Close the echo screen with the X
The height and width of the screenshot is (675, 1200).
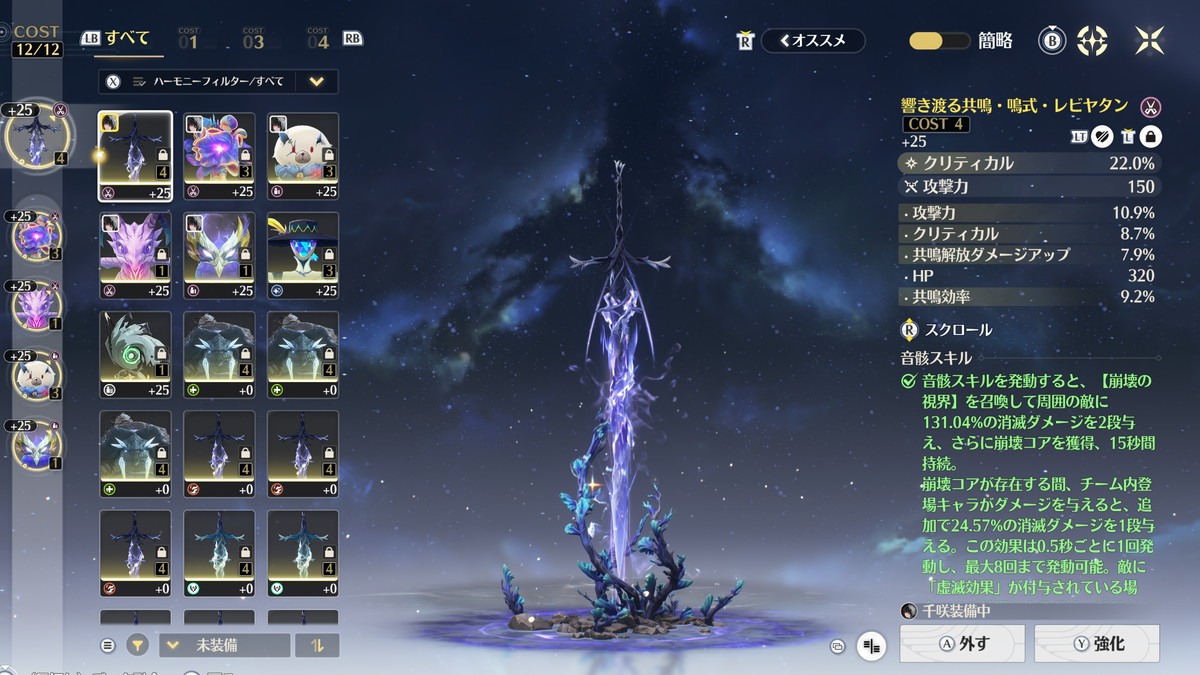(1149, 40)
